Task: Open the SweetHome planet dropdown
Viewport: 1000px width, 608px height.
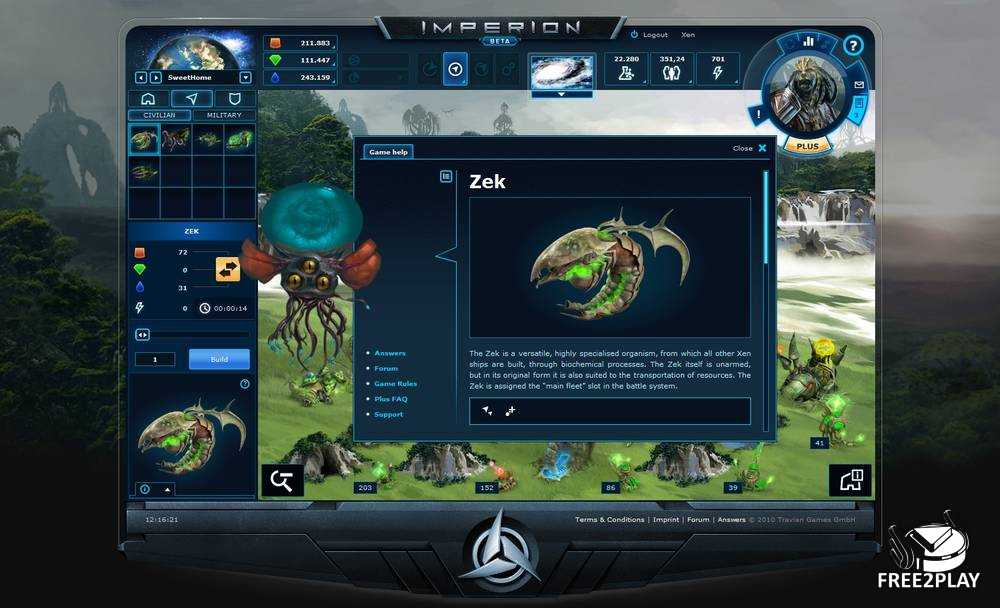Action: [x=246, y=77]
